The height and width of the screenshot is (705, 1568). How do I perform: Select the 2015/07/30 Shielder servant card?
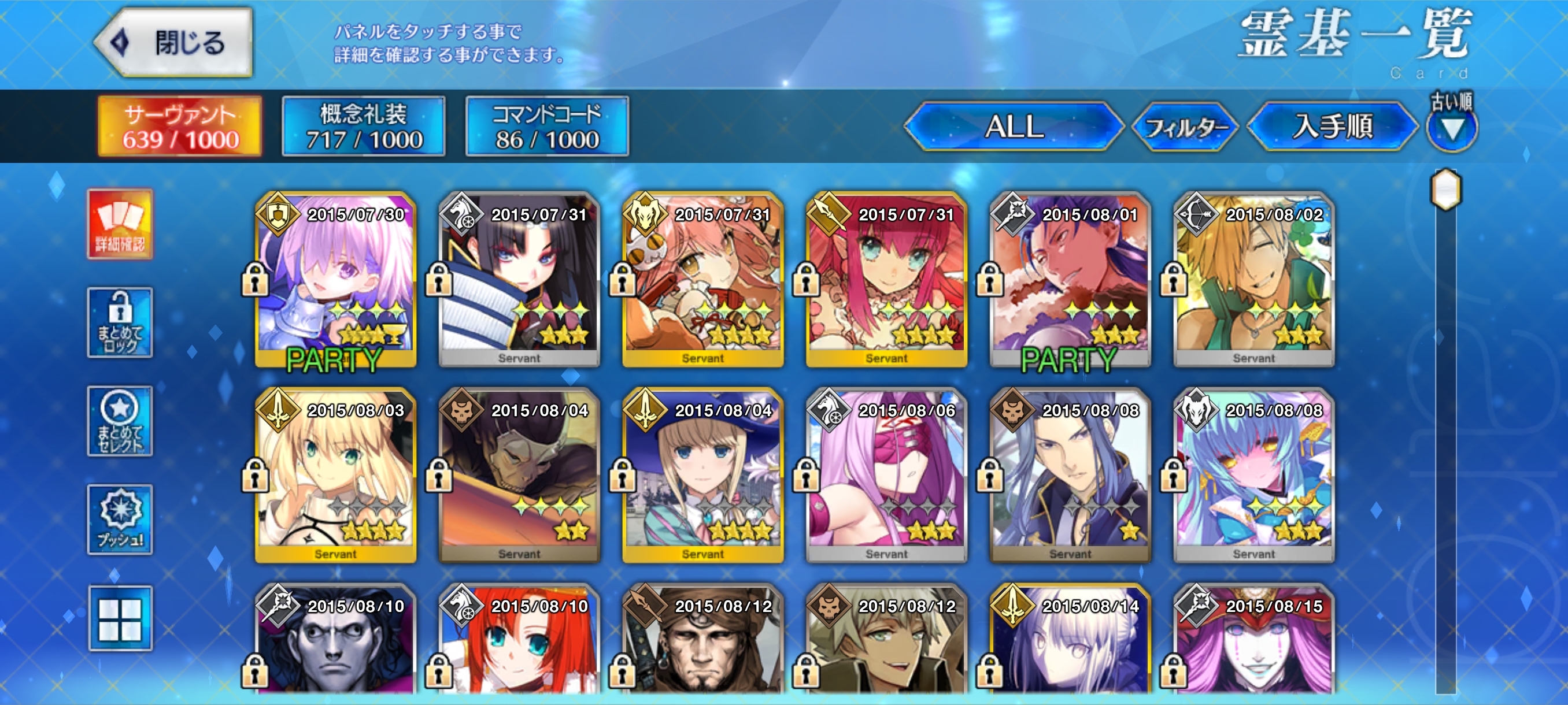[x=336, y=280]
